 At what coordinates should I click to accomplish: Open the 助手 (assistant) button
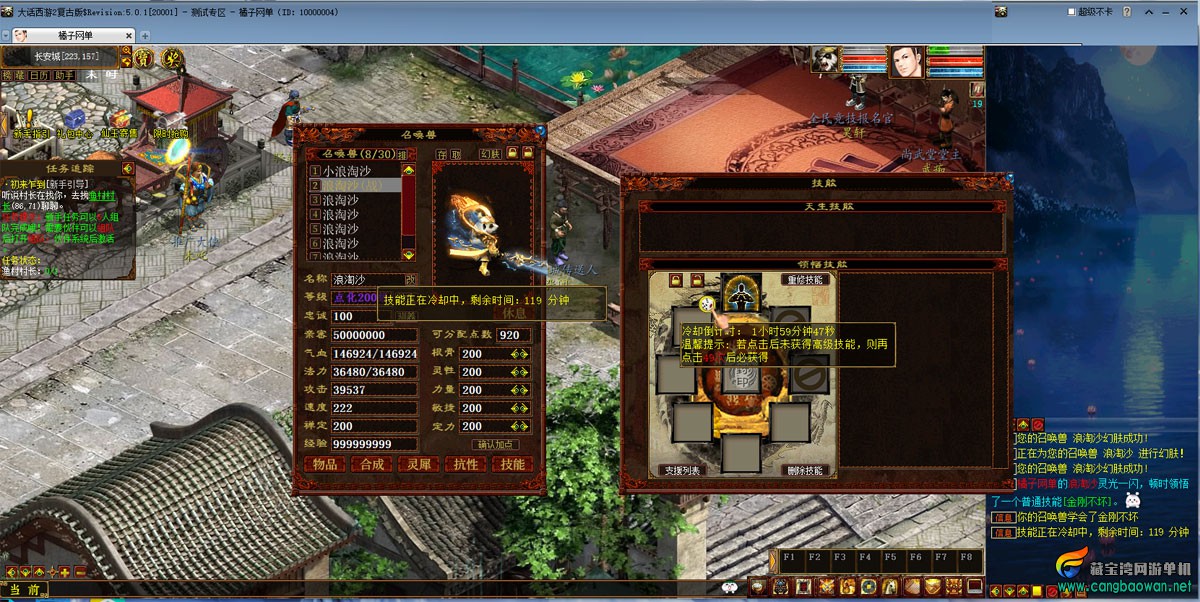pos(64,75)
